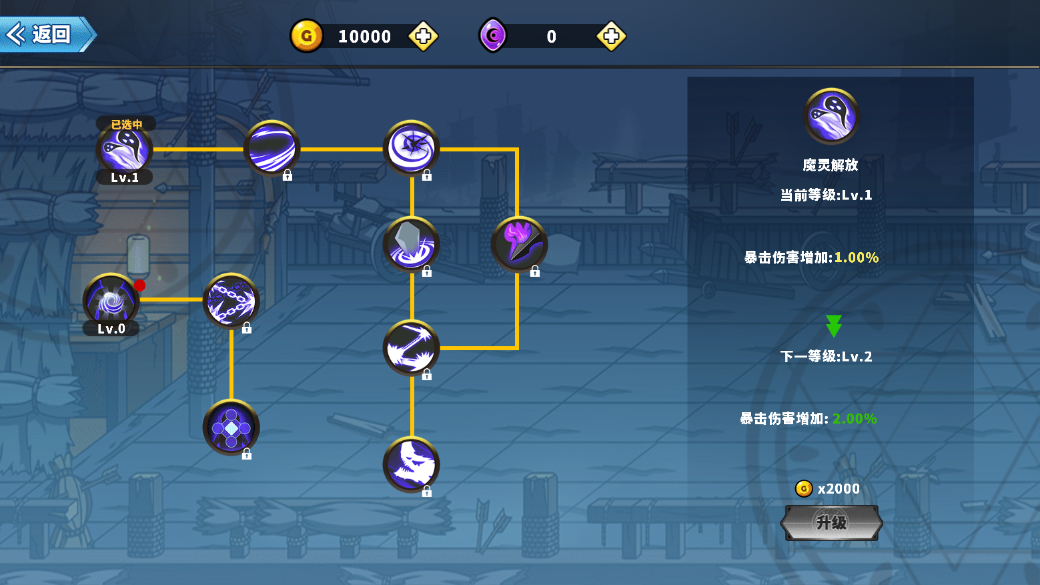Select the locked hexagon cluster skill node

[x=231, y=427]
